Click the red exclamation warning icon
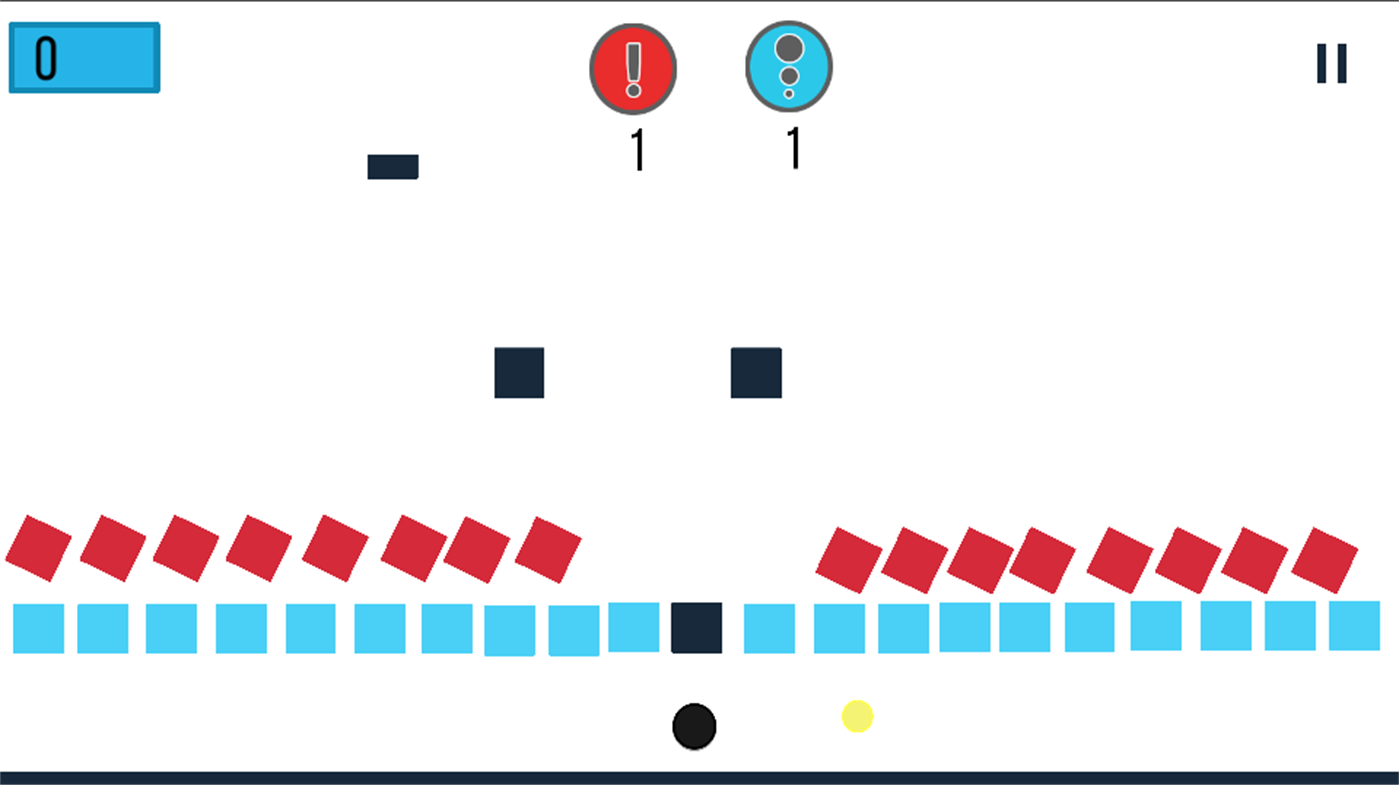Screen dimensions: 1399x785 (x=632, y=68)
